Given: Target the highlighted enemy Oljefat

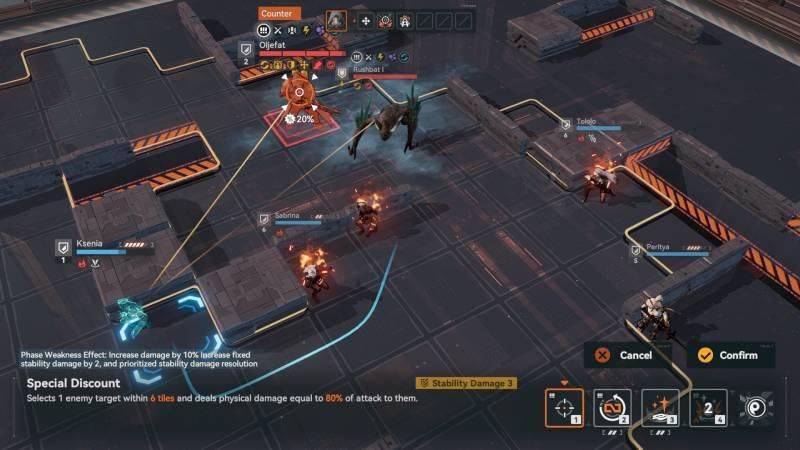Looking at the screenshot, I should coord(297,94).
